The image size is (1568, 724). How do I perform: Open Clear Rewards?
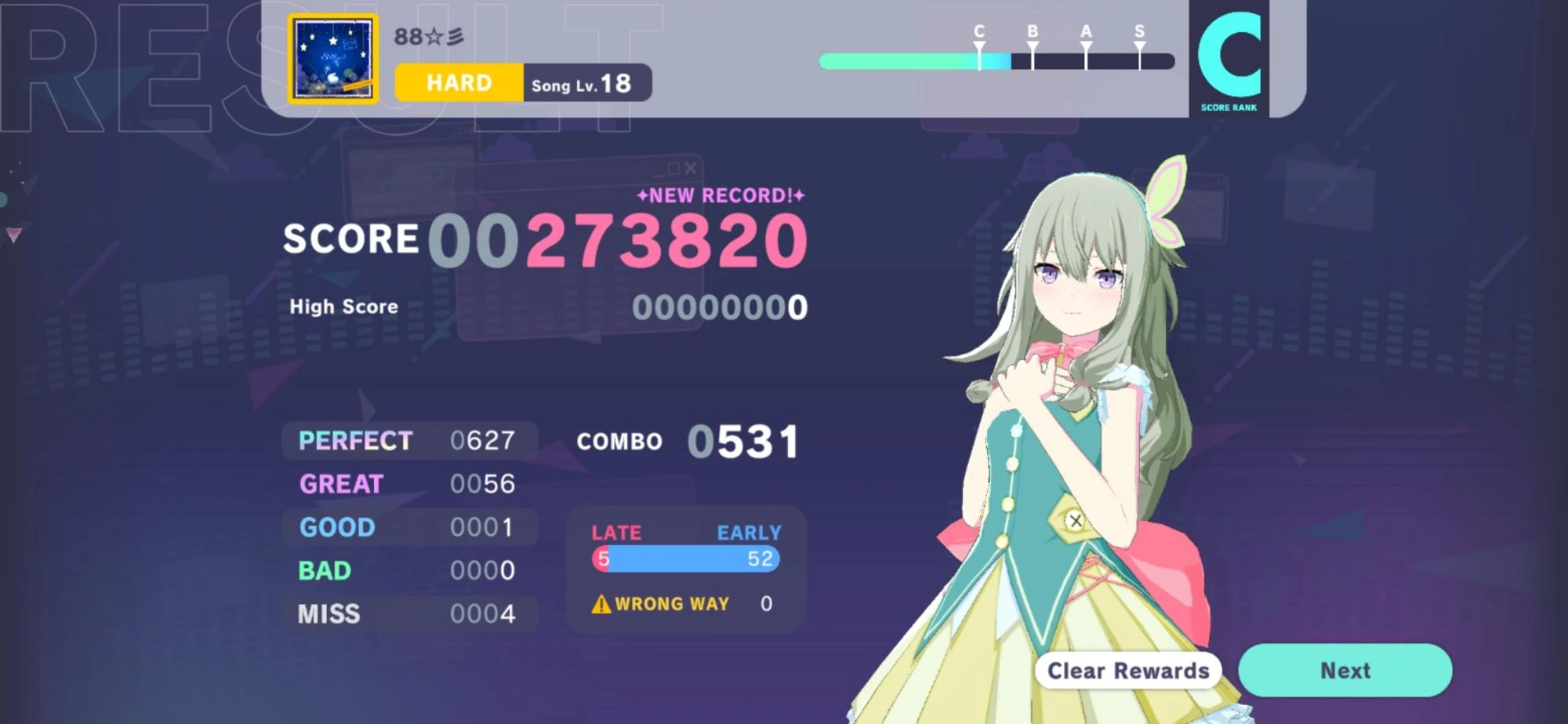pos(1127,671)
